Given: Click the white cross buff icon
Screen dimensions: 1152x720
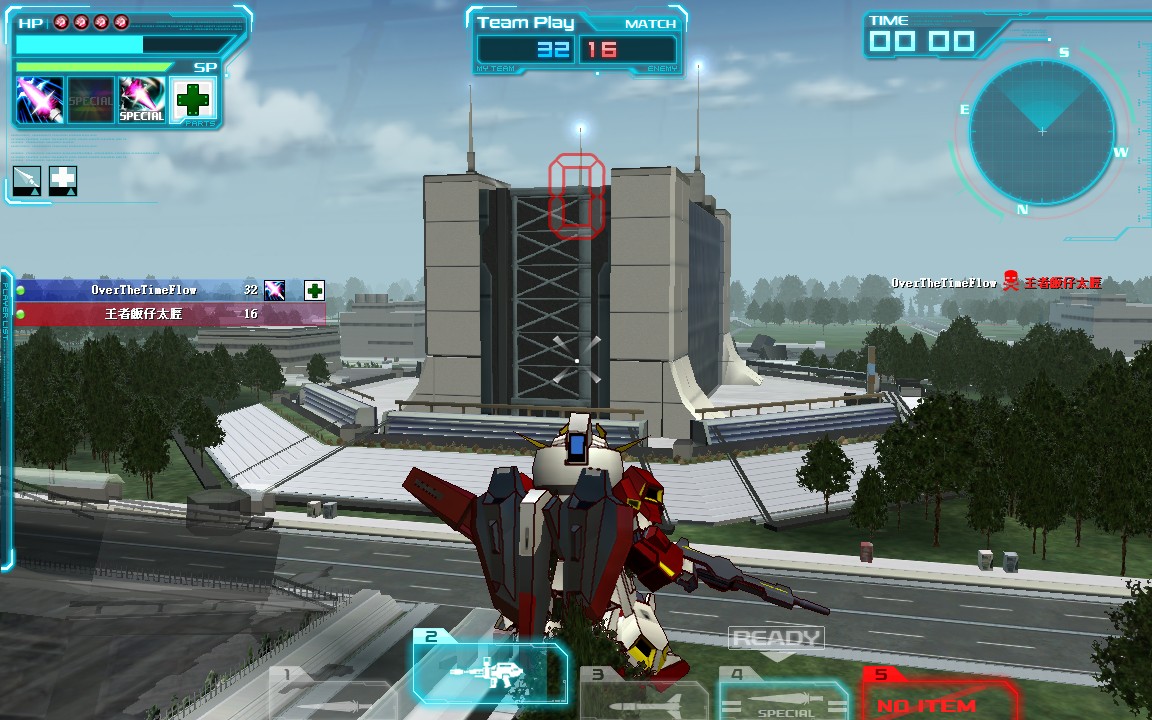Looking at the screenshot, I should (63, 180).
